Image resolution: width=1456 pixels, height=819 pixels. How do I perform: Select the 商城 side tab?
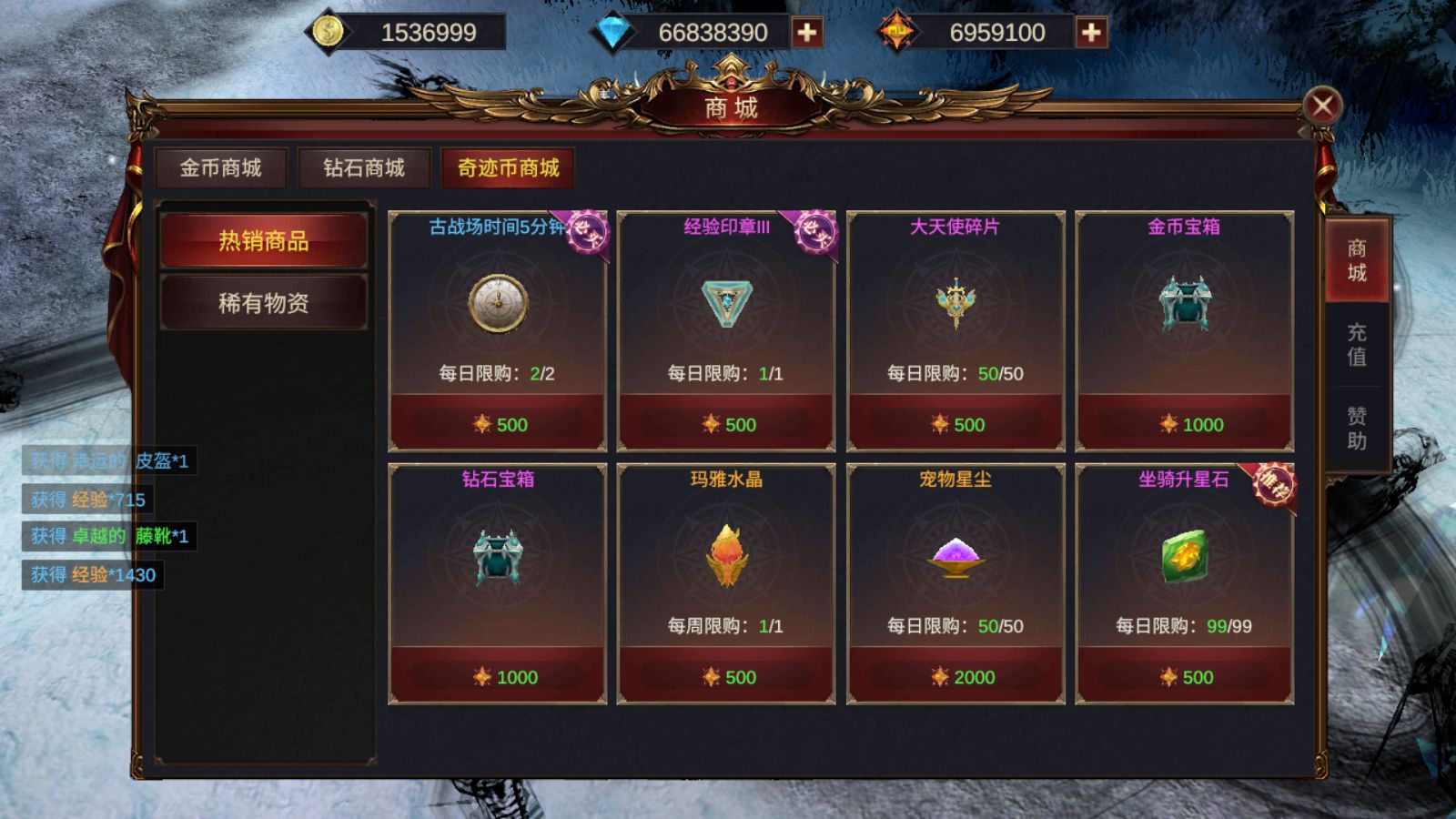(1357, 260)
